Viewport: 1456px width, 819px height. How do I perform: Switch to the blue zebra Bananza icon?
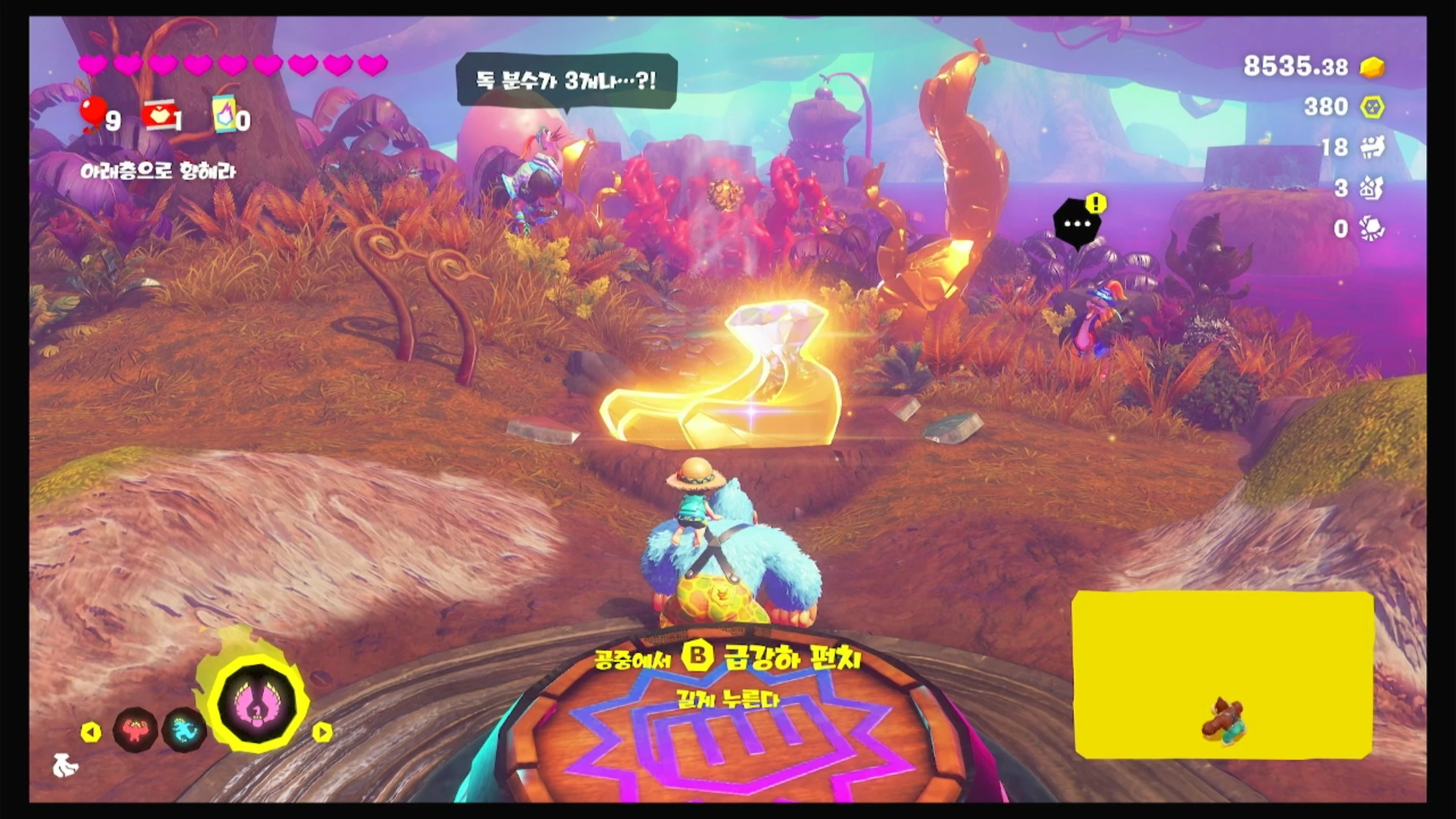[x=184, y=730]
